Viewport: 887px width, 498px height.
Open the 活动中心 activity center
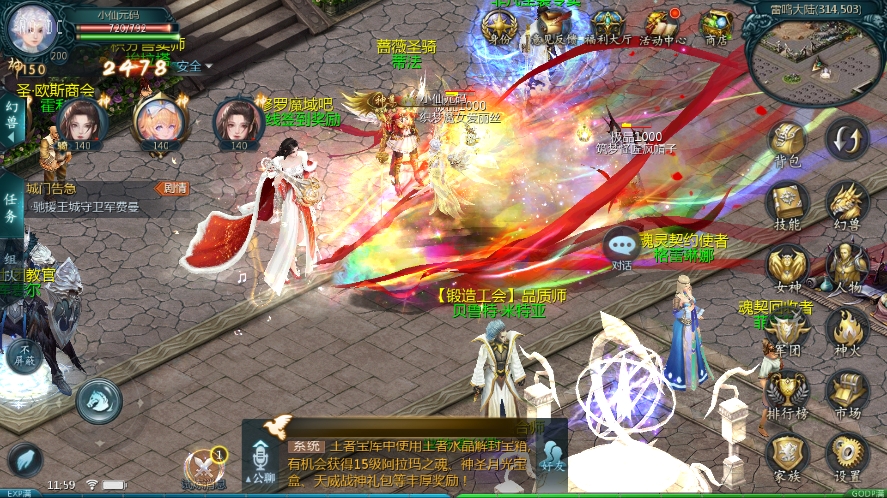662,25
